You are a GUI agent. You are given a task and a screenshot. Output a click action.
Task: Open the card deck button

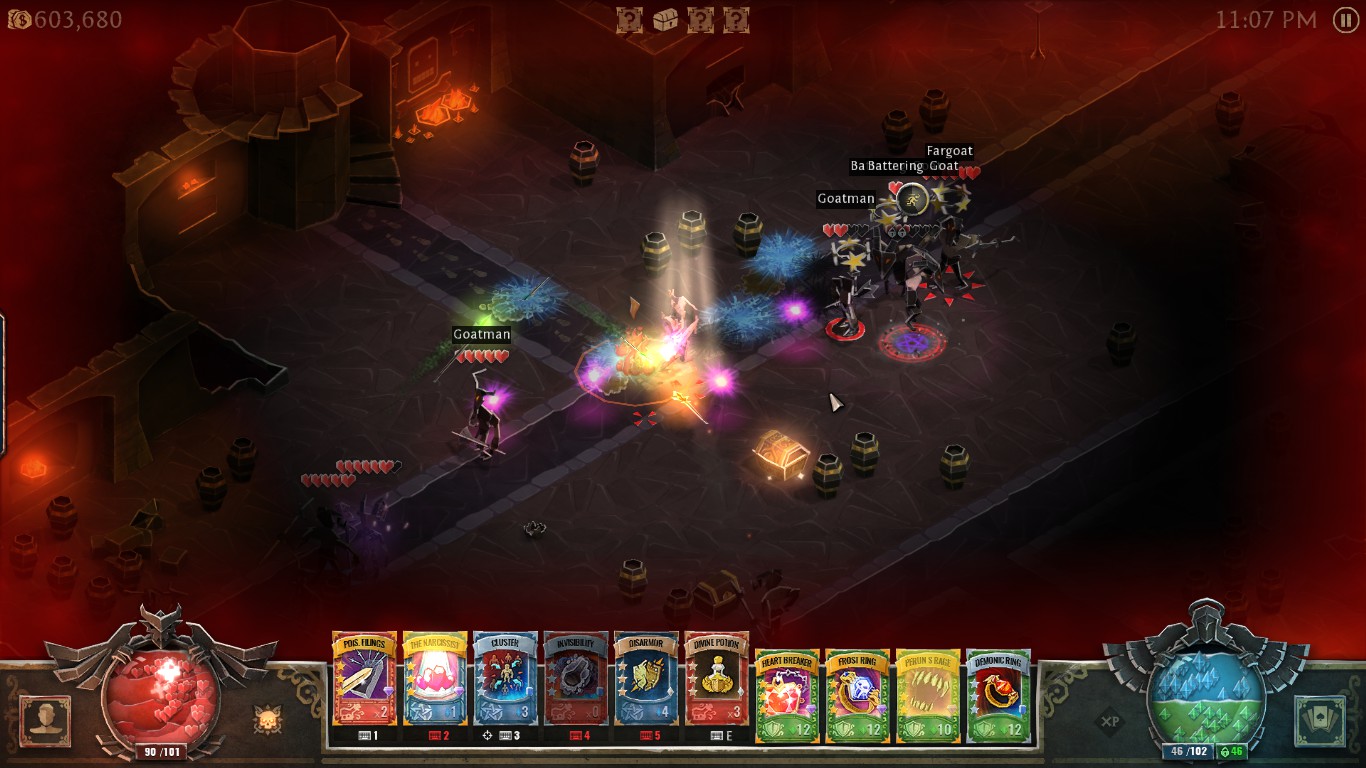tap(1320, 721)
